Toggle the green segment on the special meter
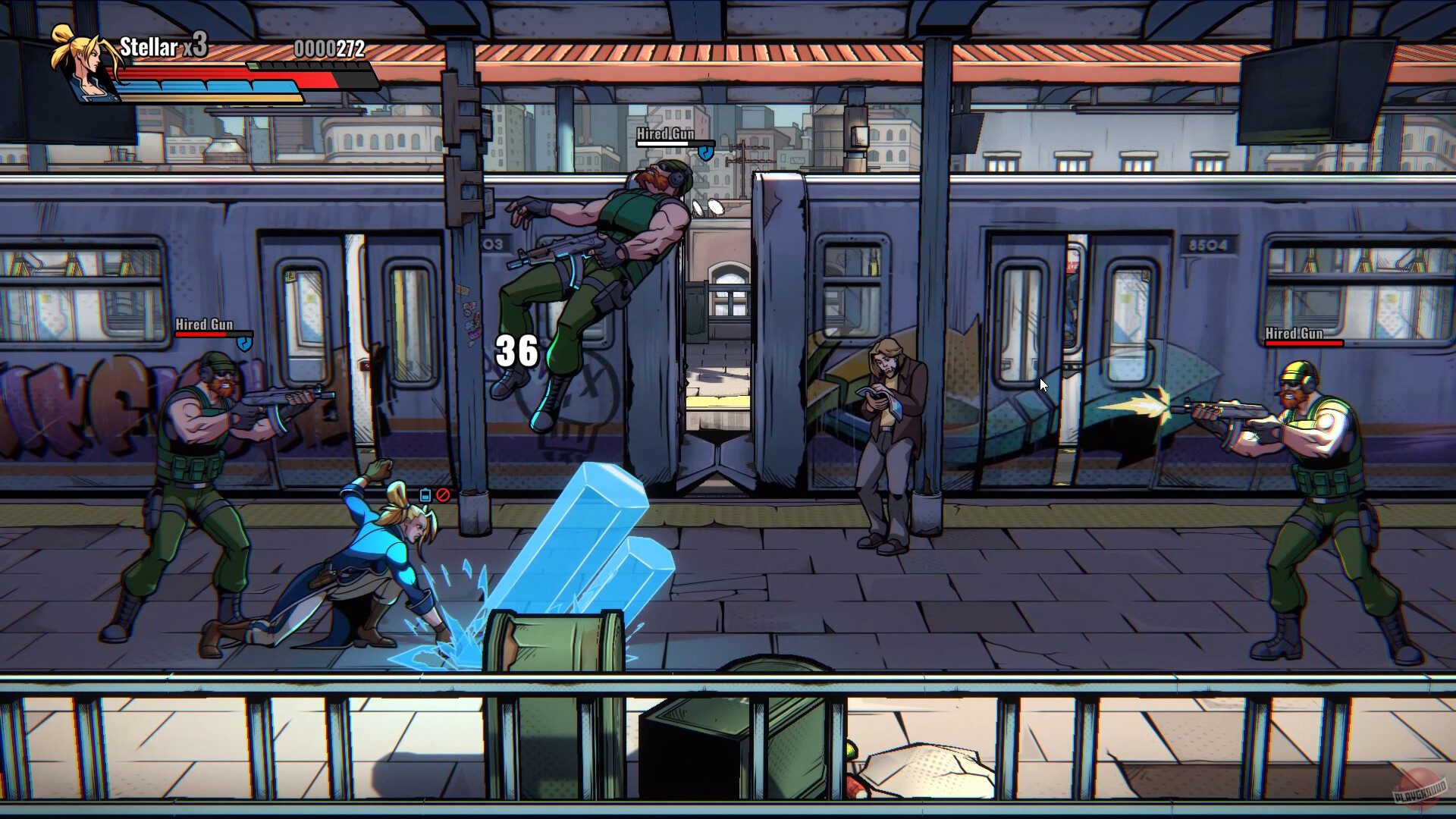Screen dimensions: 1456x819 click(x=255, y=66)
